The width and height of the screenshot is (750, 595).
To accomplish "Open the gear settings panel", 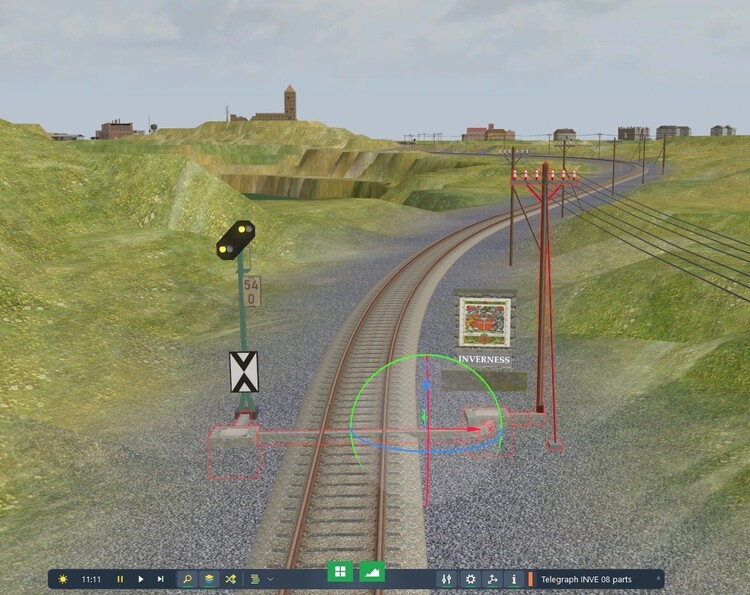I will (470, 579).
